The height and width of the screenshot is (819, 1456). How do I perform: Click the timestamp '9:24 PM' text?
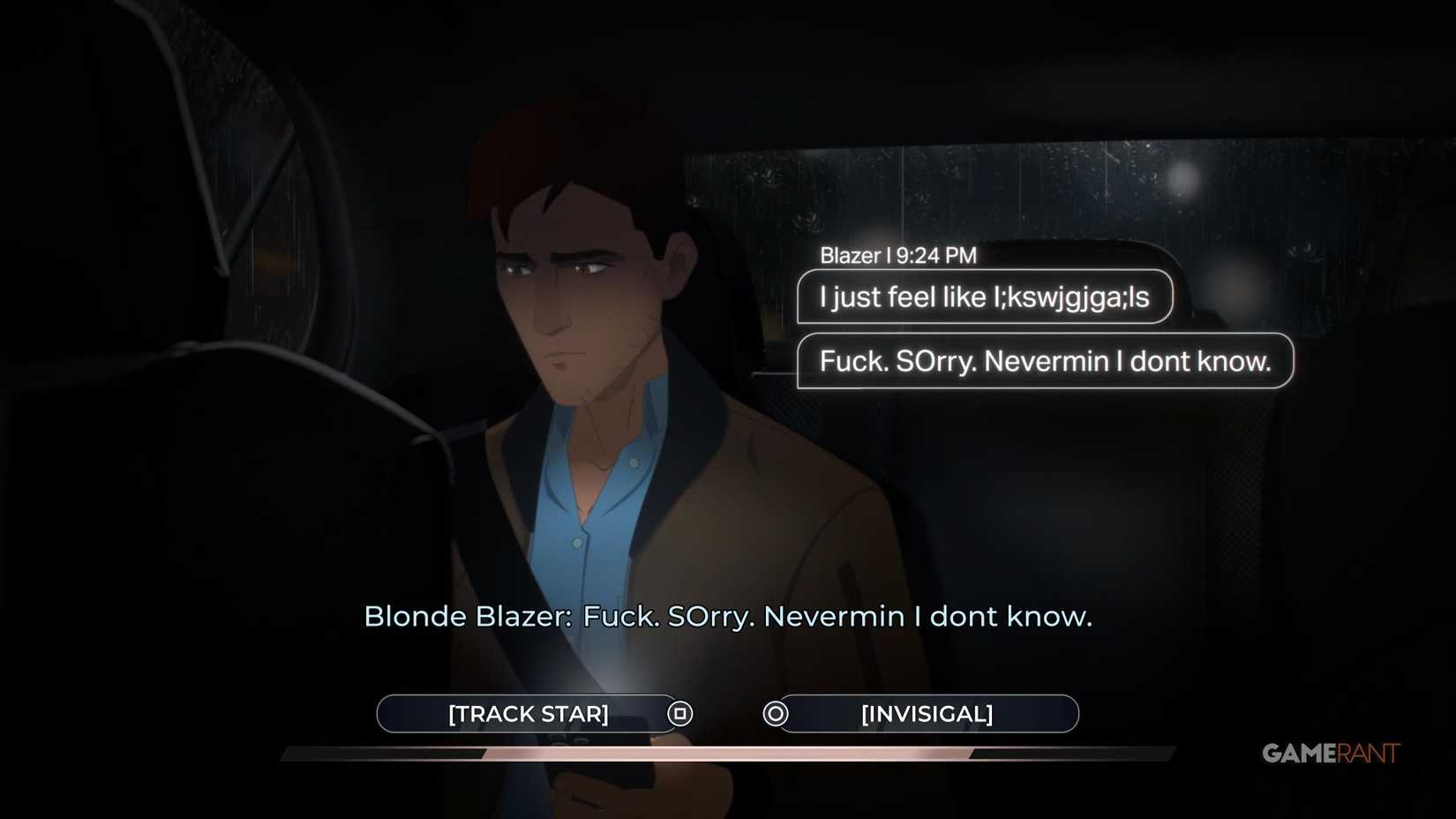(x=937, y=255)
